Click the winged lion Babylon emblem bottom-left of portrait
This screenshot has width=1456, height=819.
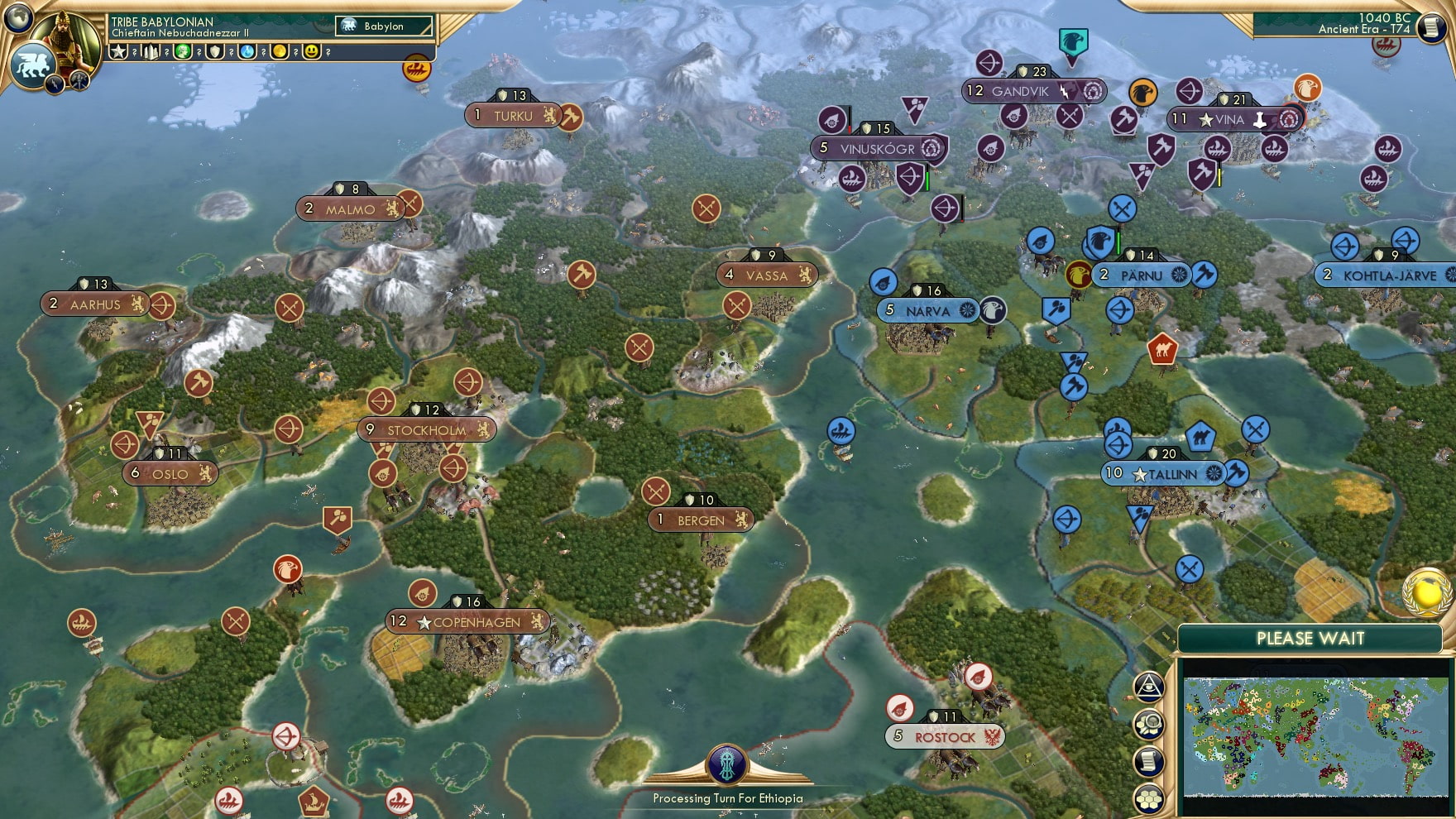(33, 65)
